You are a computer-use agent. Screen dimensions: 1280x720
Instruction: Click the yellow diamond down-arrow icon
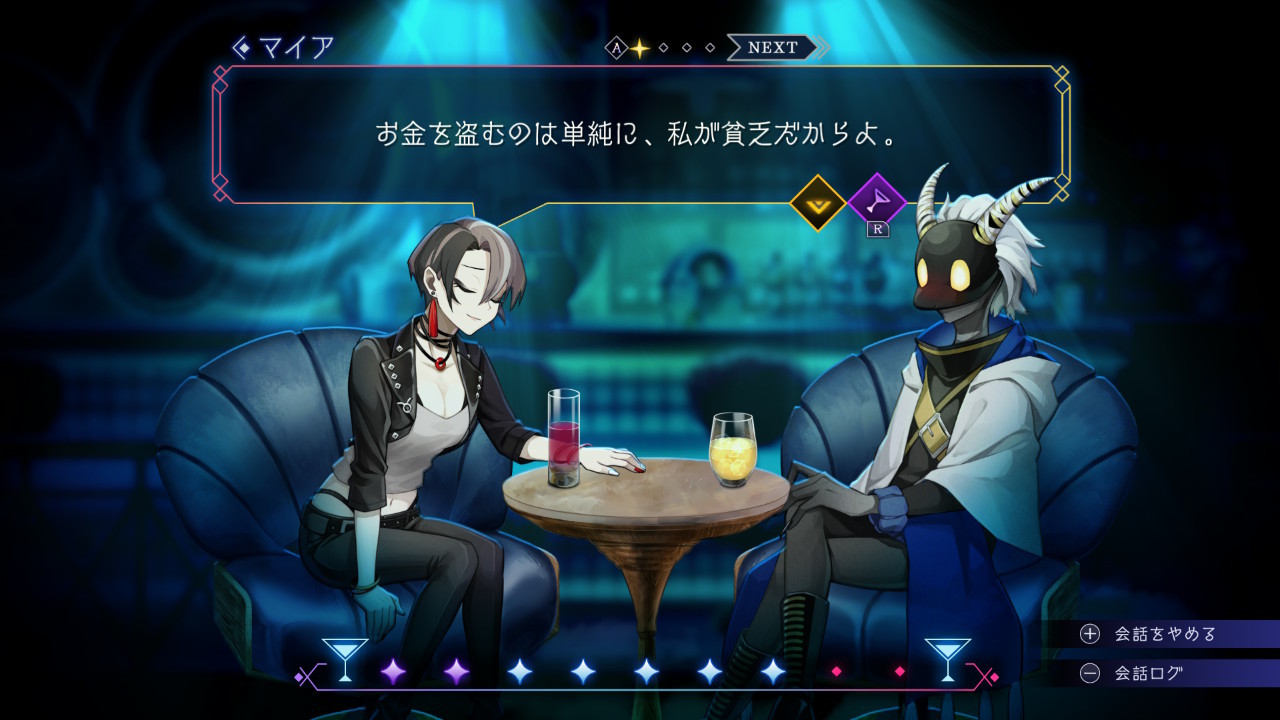pyautogui.click(x=818, y=203)
